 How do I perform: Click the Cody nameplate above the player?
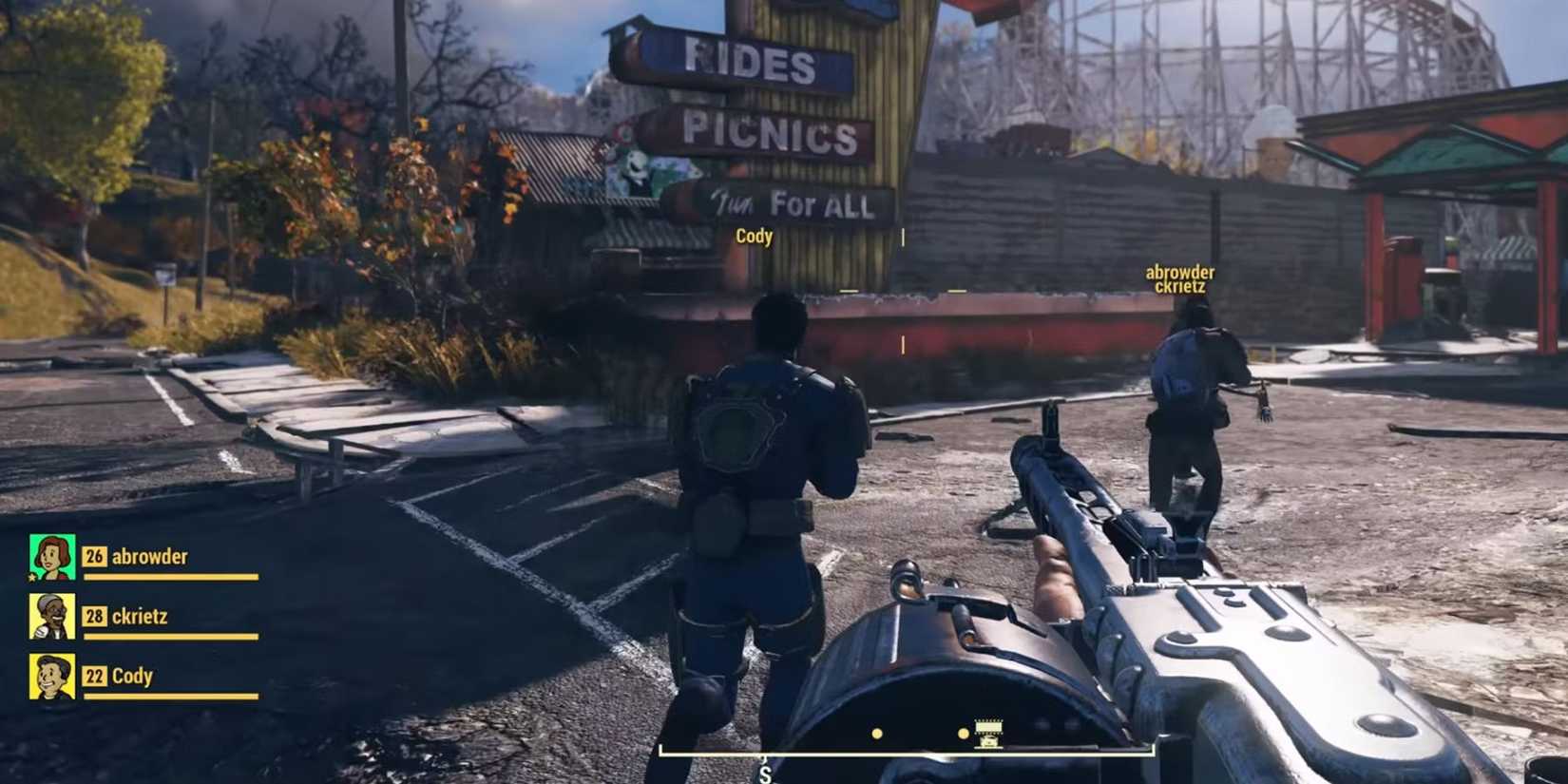click(755, 237)
